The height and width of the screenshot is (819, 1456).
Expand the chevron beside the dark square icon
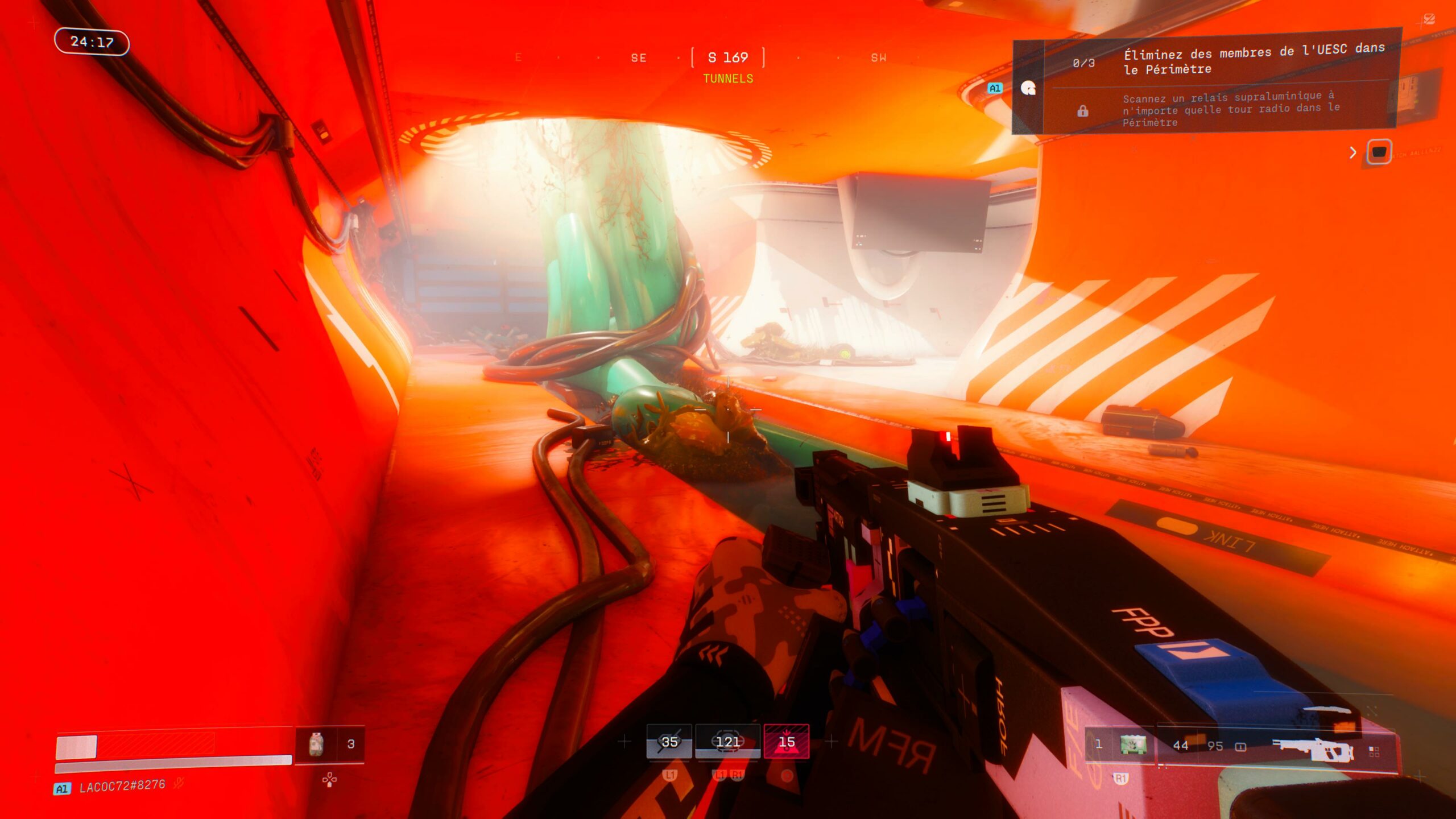click(x=1353, y=152)
